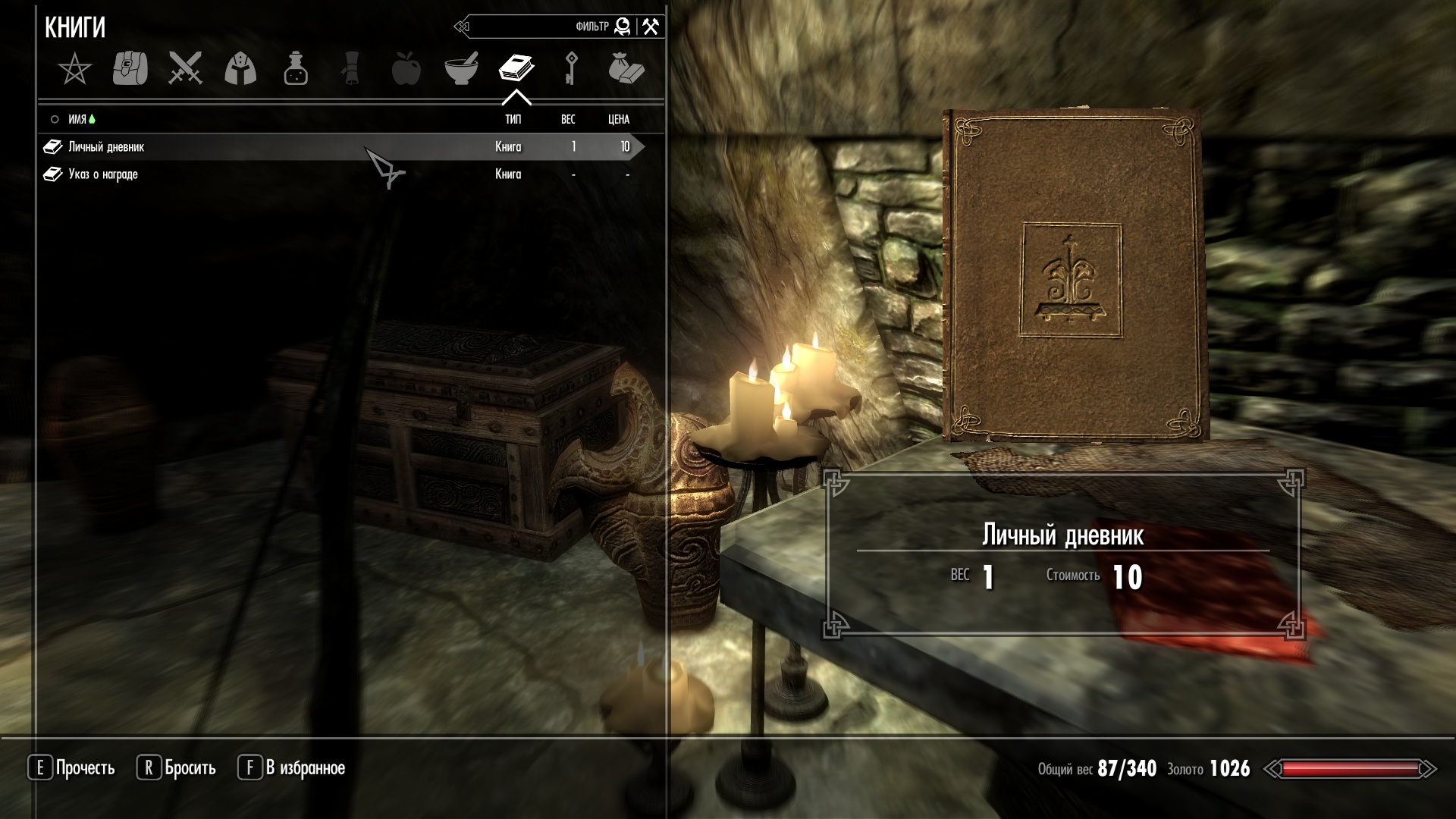Screen dimensions: 1456x819
Task: Open the misc items pouch category
Action: click(626, 69)
